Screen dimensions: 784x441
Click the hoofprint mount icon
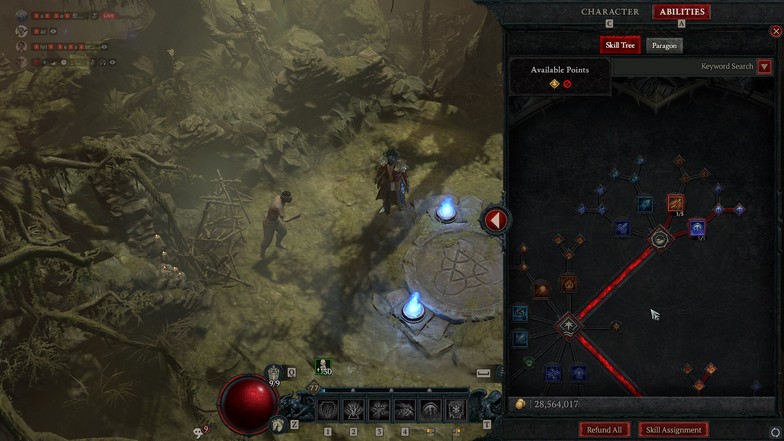[x=277, y=423]
